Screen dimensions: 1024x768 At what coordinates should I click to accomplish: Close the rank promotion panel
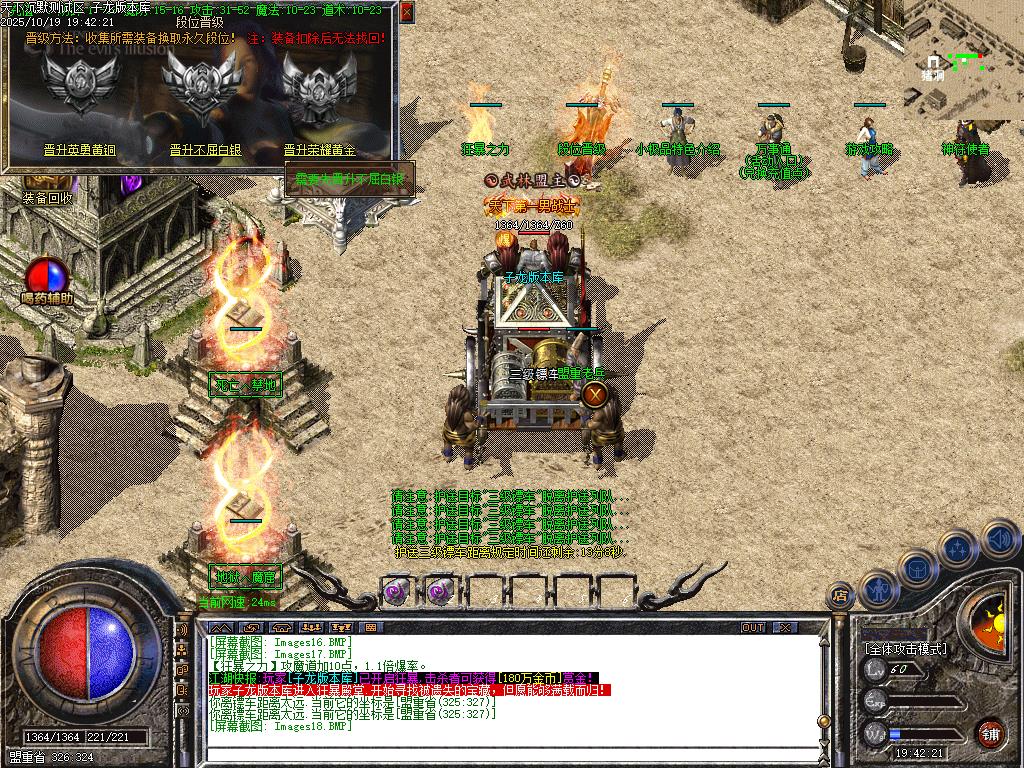(406, 12)
